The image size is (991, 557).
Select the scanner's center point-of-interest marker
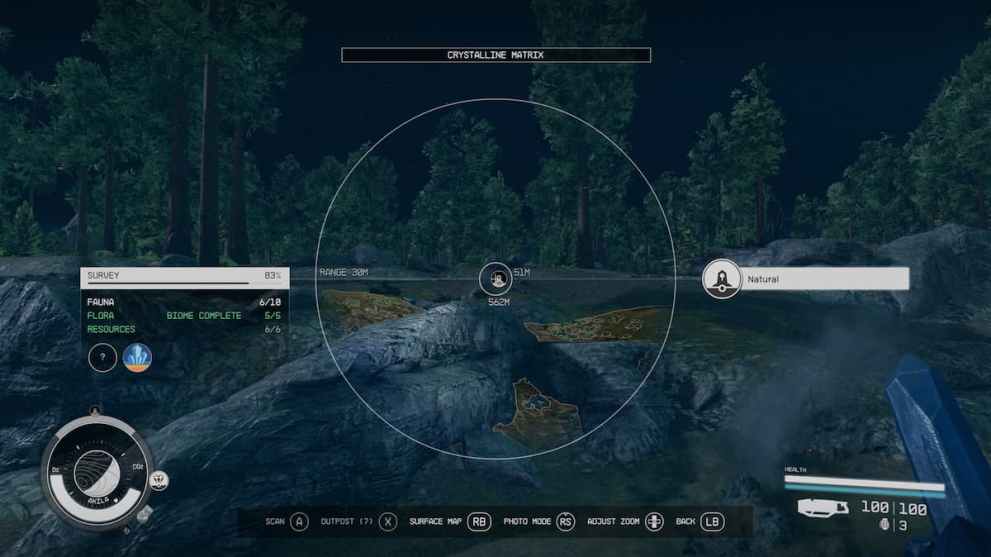(496, 279)
